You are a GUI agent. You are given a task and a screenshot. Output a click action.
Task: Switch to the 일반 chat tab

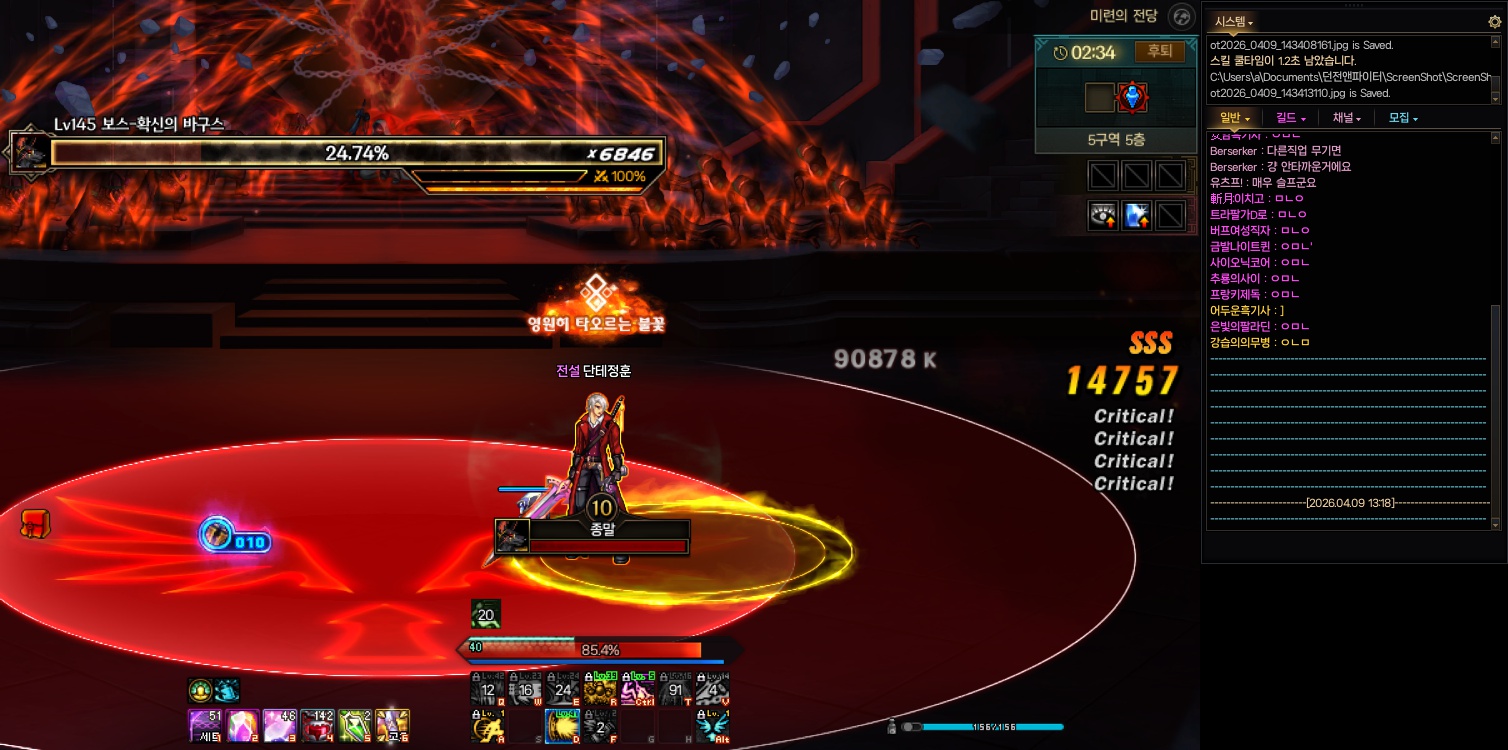click(x=1234, y=118)
